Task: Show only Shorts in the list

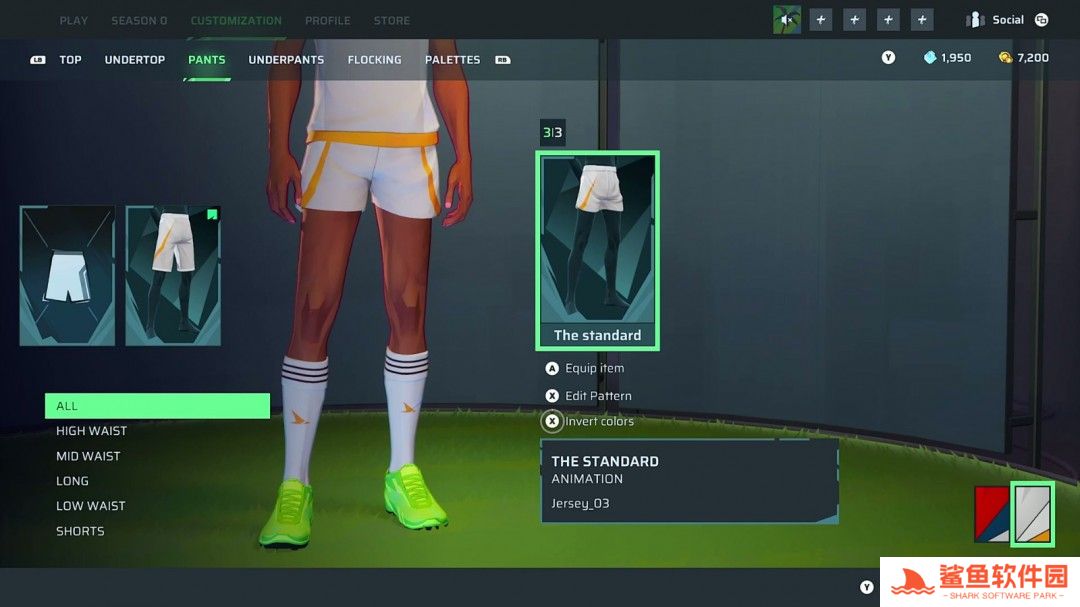Action: pos(80,531)
